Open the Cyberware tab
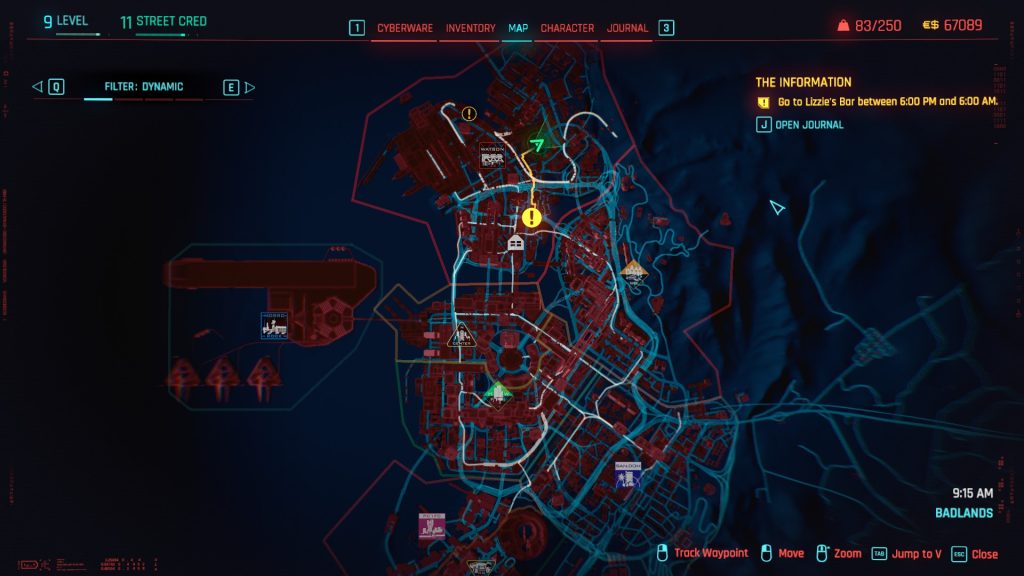Image resolution: width=1024 pixels, height=576 pixels. (405, 28)
